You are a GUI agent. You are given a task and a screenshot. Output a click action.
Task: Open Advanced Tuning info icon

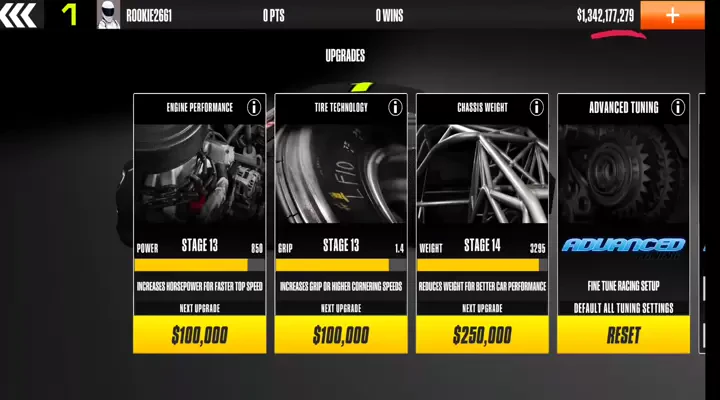coord(678,107)
